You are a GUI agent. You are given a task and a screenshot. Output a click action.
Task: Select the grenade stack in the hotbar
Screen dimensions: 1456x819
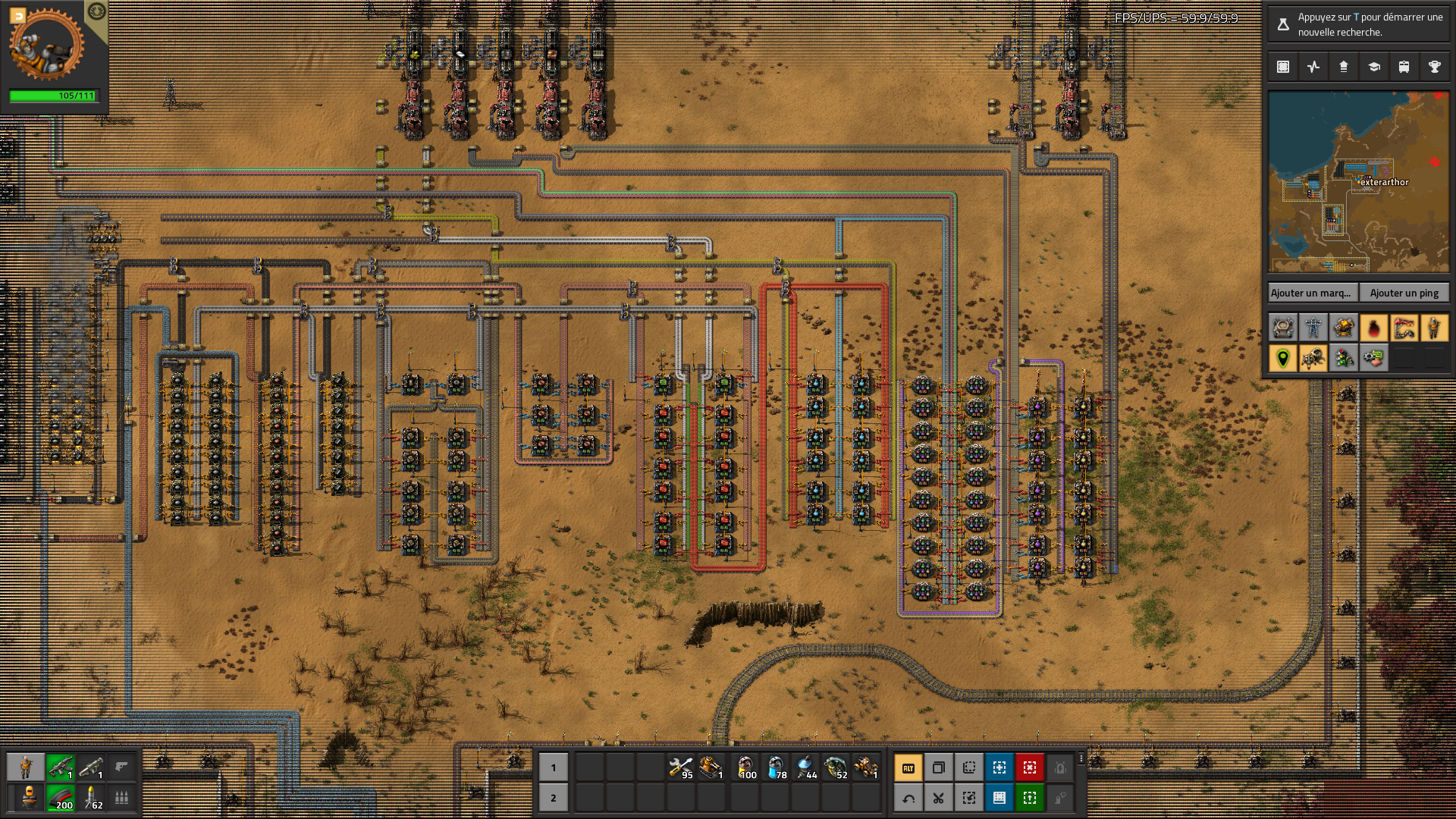836,767
